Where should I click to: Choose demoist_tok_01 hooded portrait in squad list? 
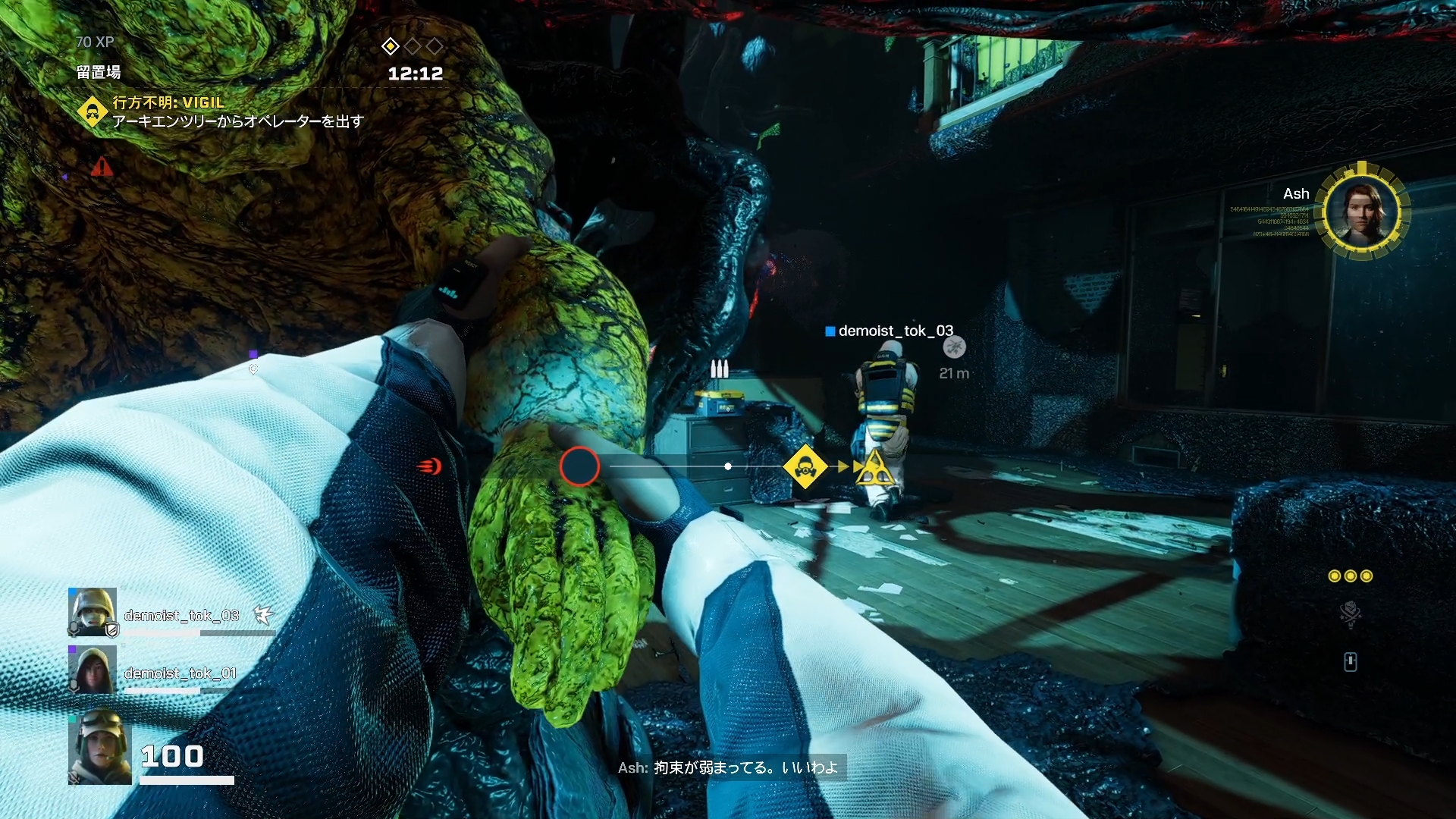coord(93,670)
